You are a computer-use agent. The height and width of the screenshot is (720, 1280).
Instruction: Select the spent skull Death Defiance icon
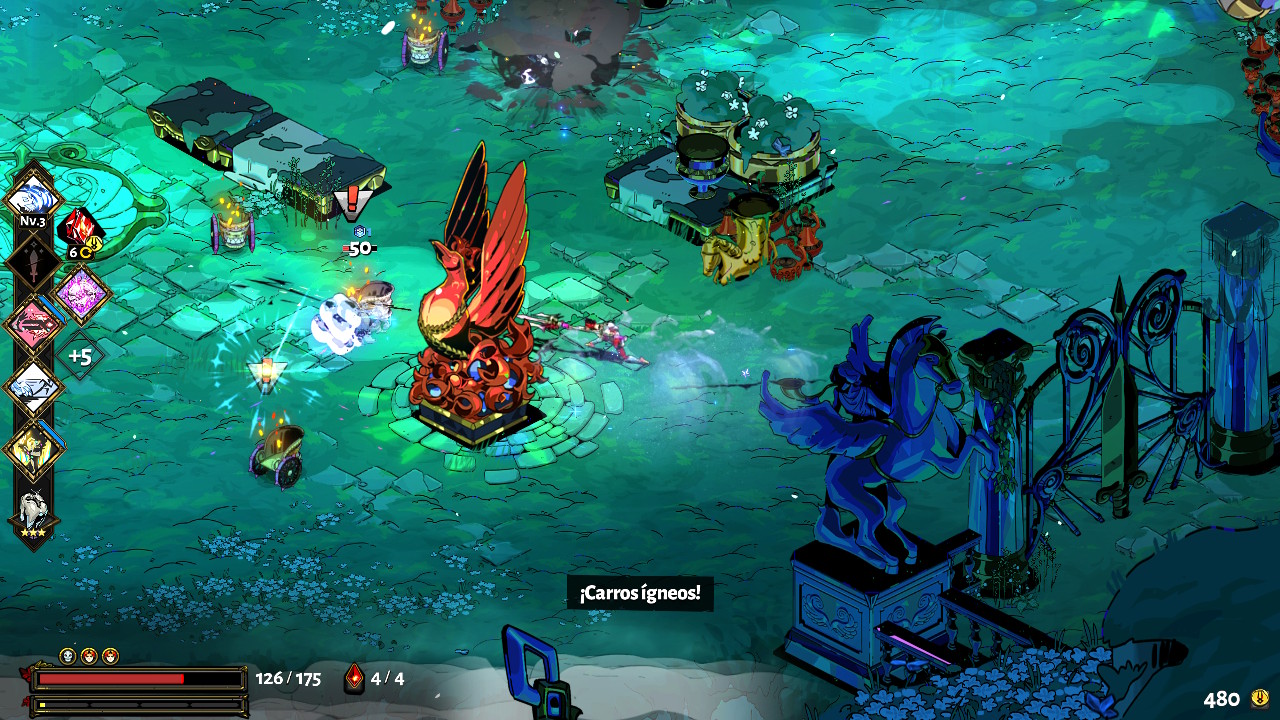point(68,656)
